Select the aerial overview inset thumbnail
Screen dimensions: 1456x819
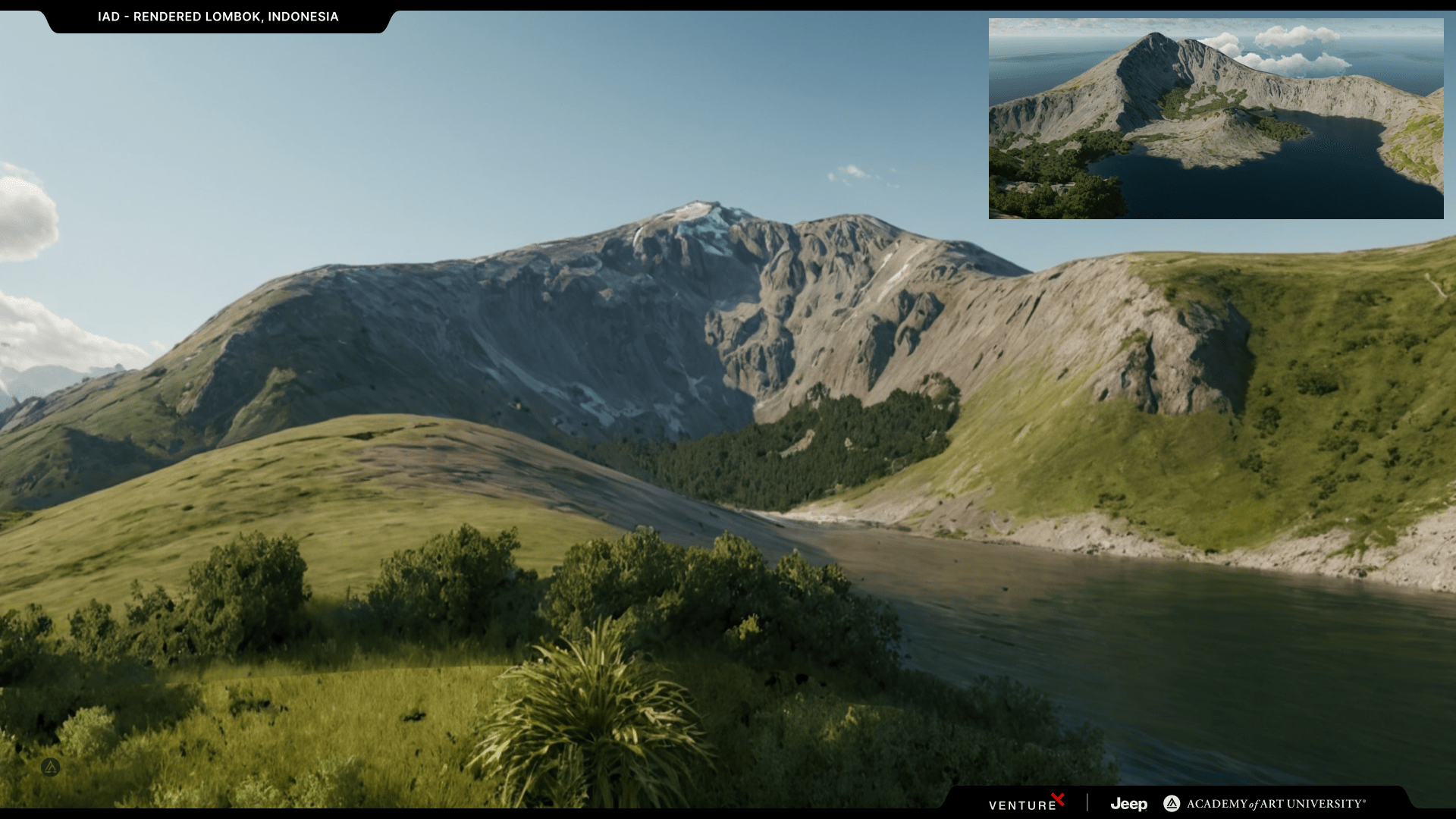(x=1216, y=119)
